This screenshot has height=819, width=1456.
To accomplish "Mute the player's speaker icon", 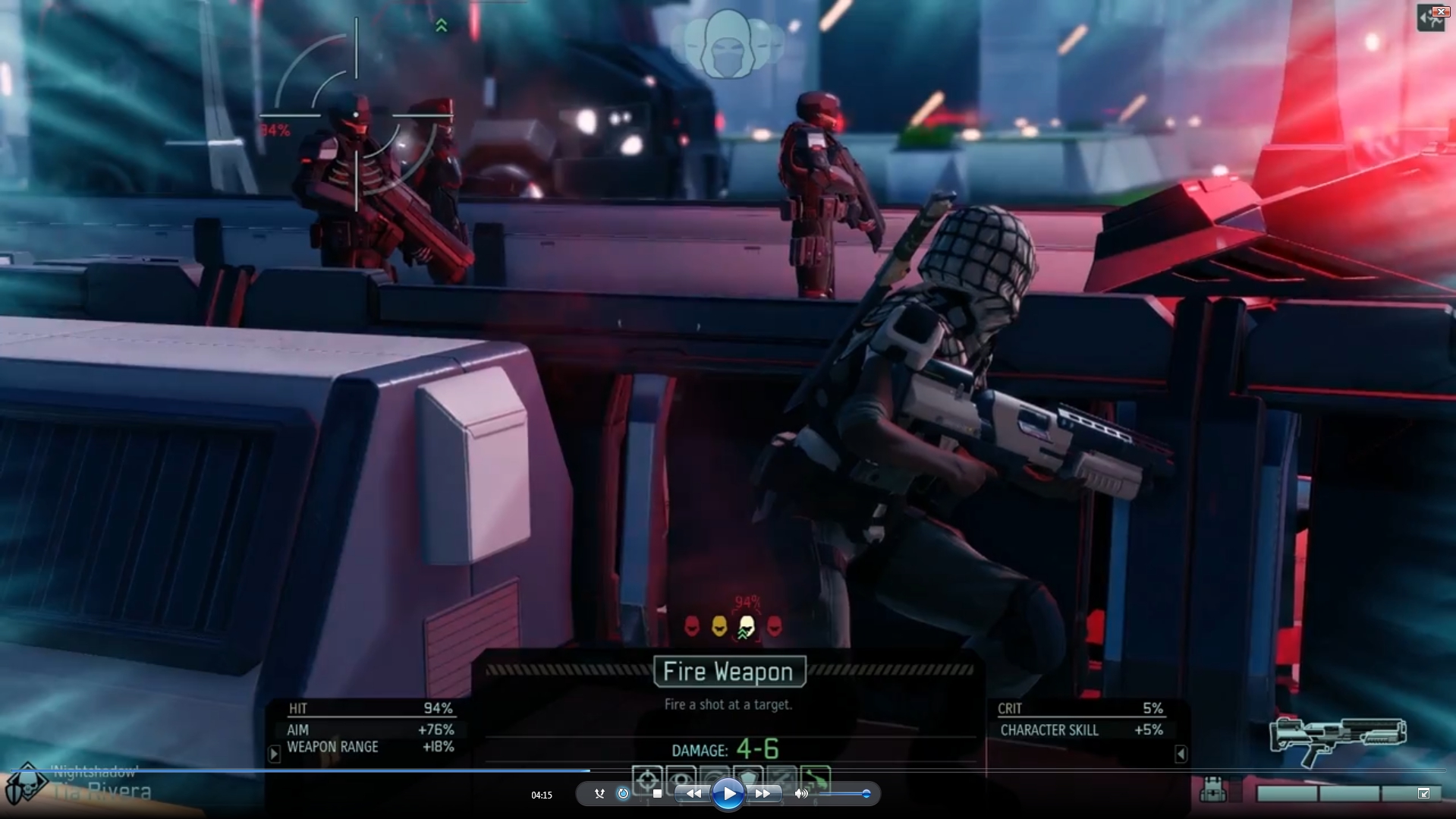I will coord(801,794).
